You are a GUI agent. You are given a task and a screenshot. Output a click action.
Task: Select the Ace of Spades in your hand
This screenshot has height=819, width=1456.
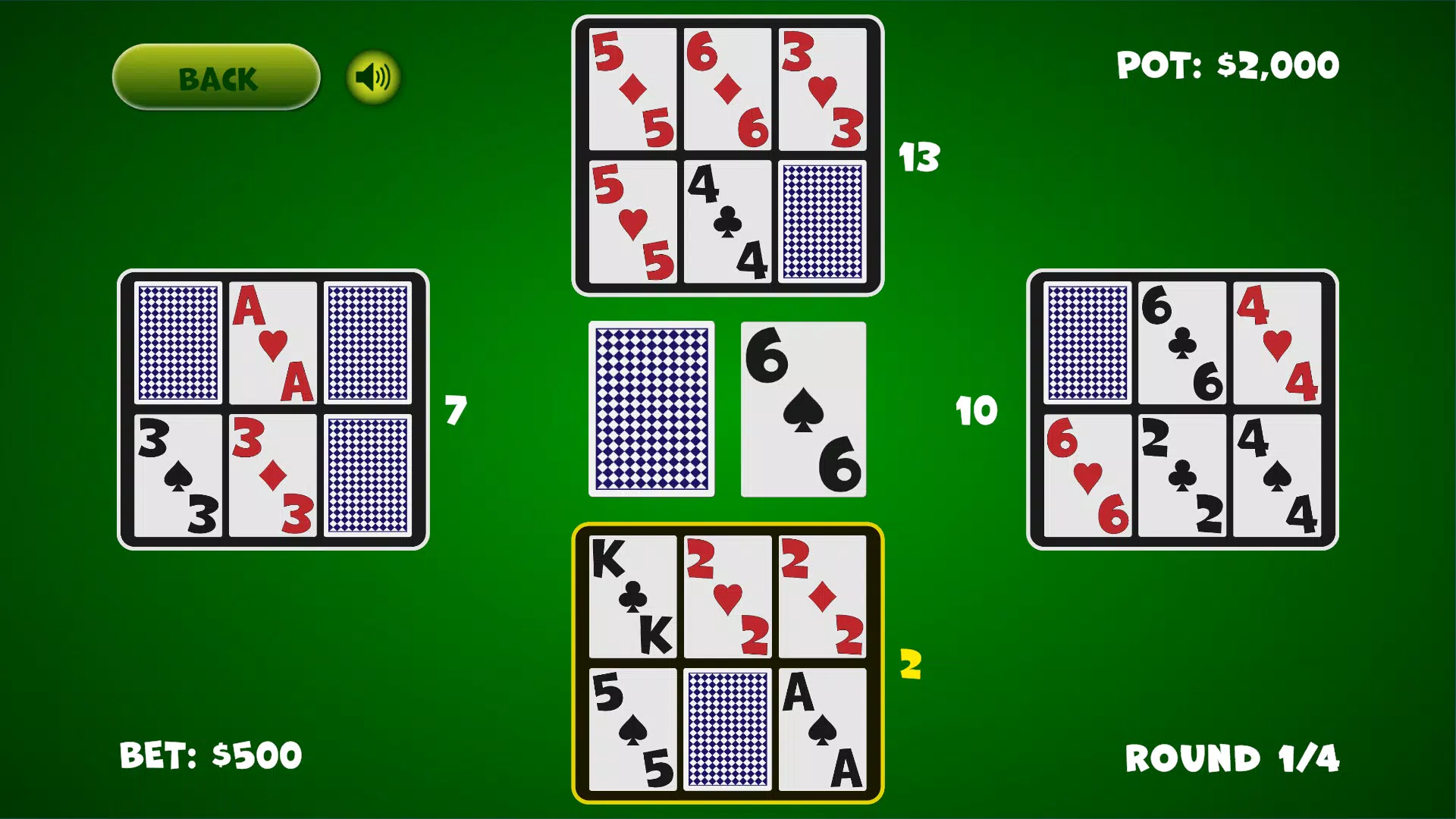tap(824, 726)
